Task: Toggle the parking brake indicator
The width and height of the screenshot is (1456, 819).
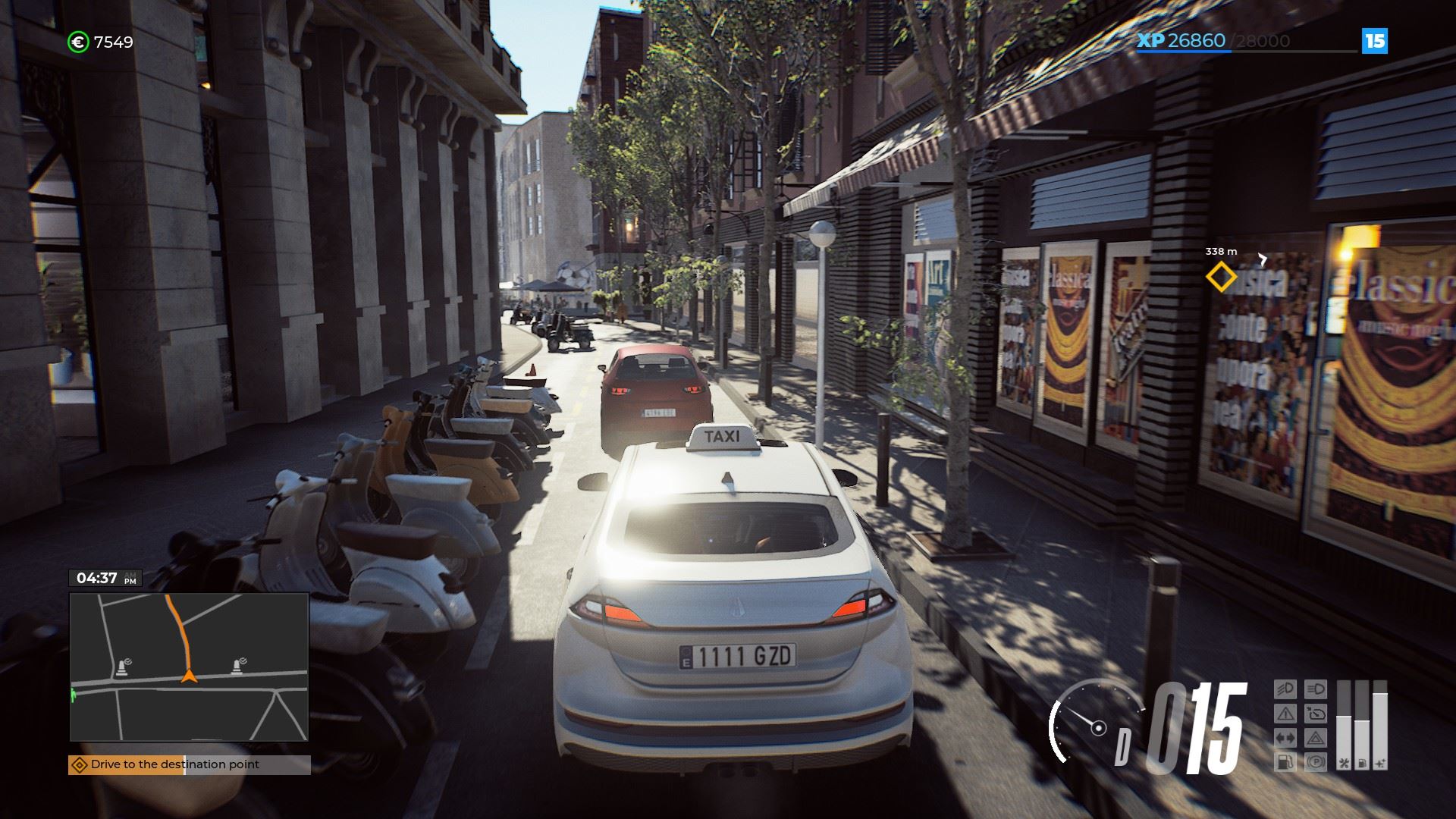Action: pyautogui.click(x=1316, y=761)
